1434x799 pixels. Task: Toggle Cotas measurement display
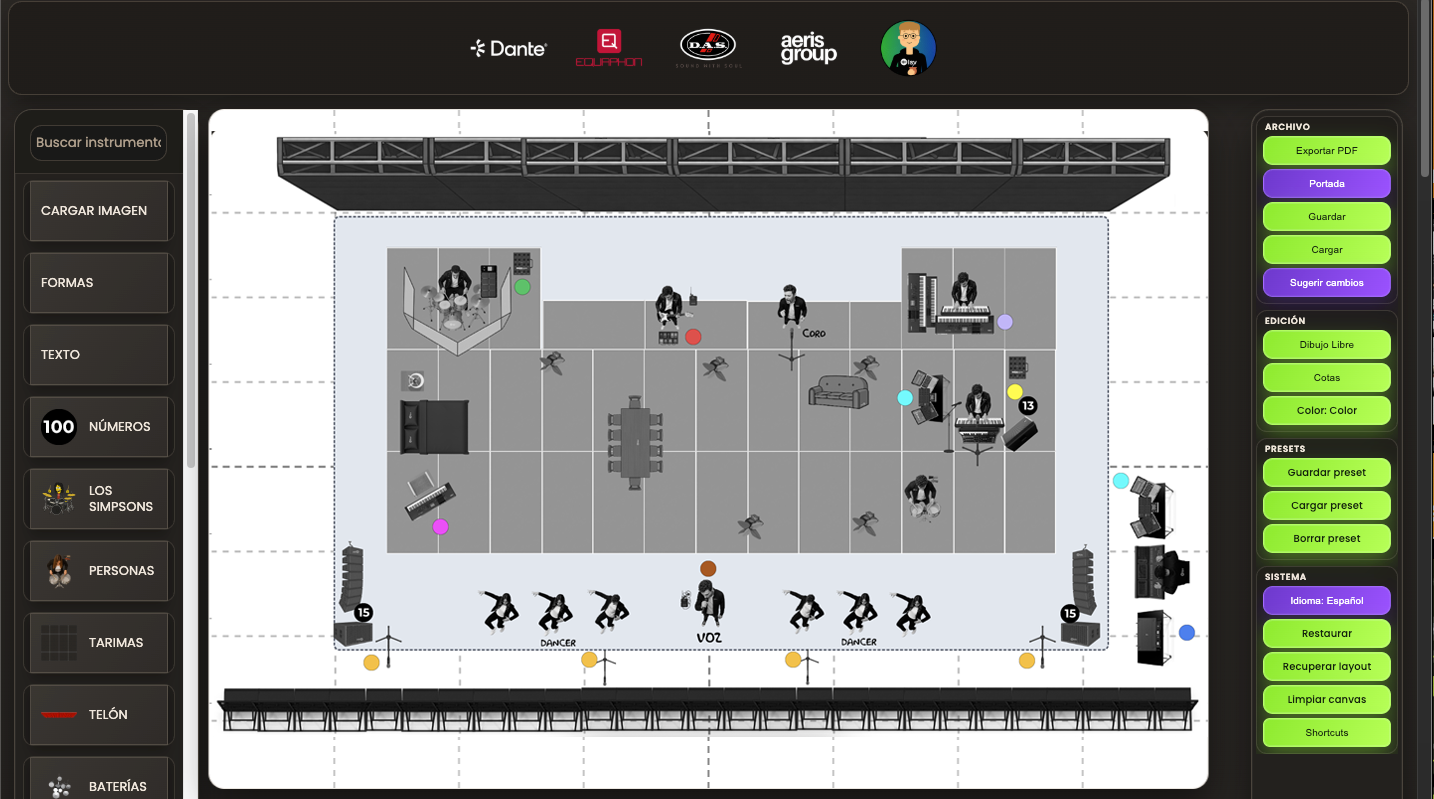pos(1326,377)
